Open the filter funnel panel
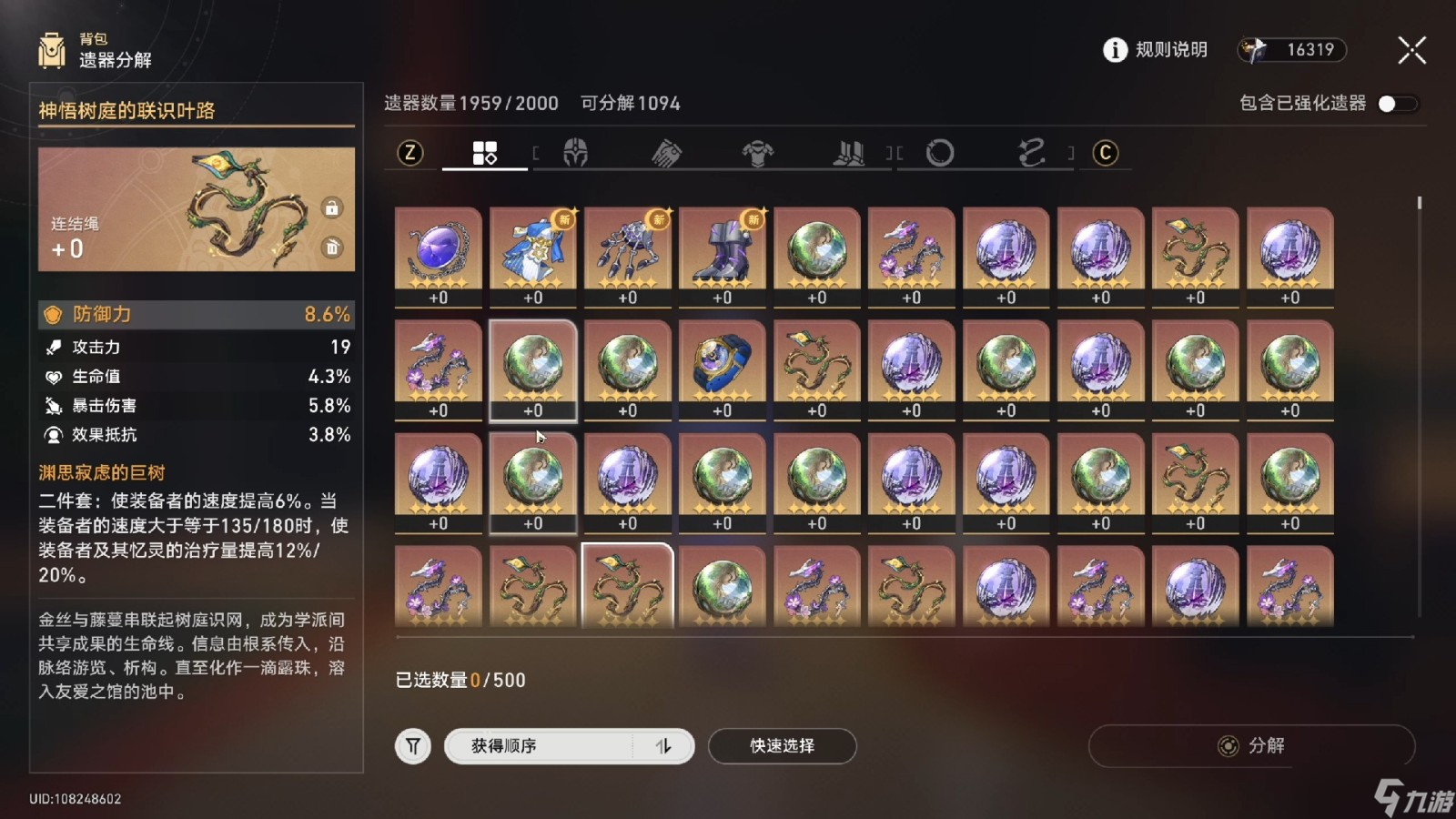The image size is (1456, 819). (412, 745)
